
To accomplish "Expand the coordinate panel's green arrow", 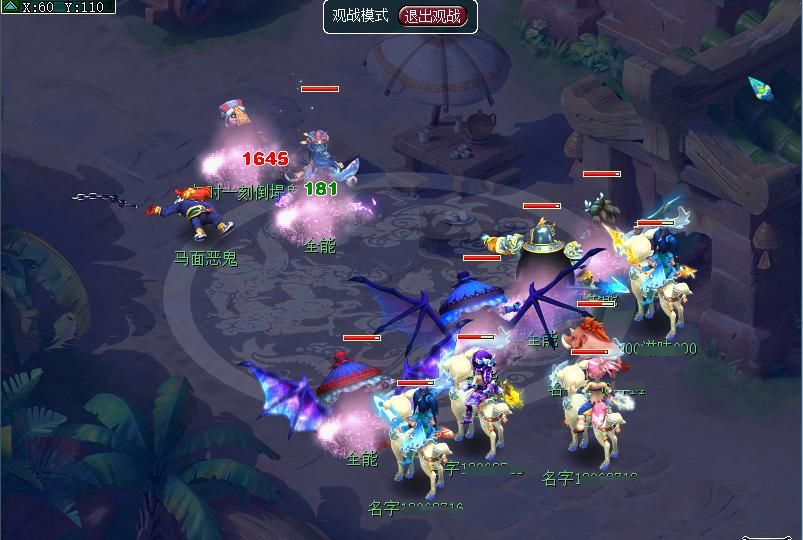I will coord(10,7).
